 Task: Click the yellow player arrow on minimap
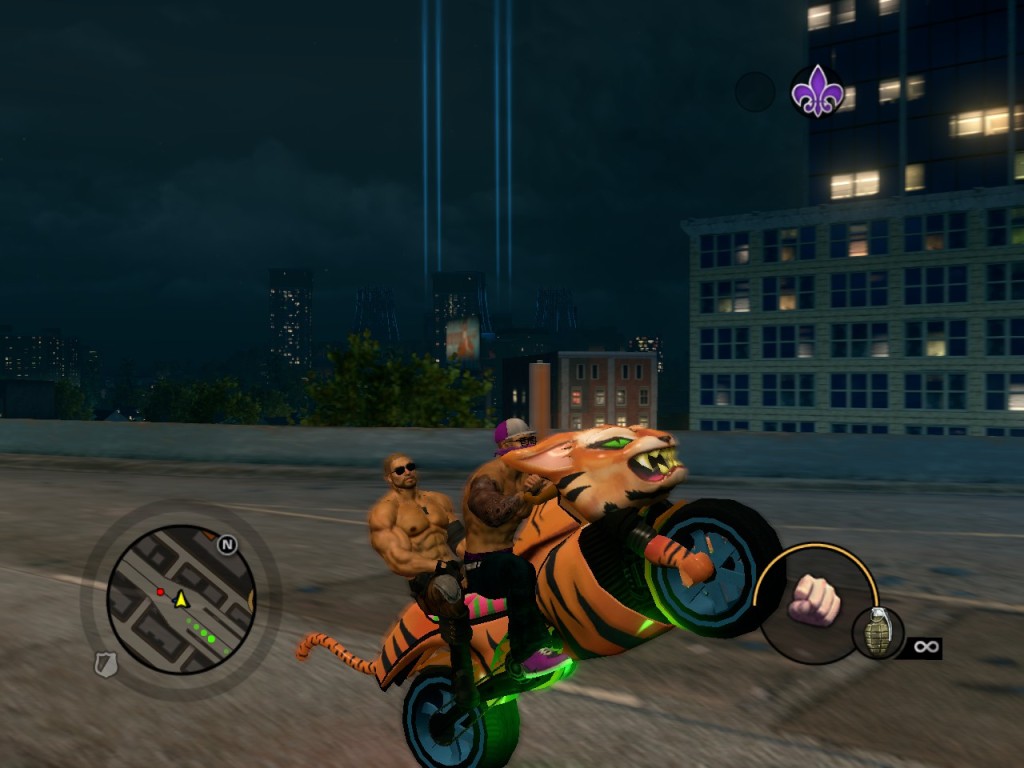[181, 599]
